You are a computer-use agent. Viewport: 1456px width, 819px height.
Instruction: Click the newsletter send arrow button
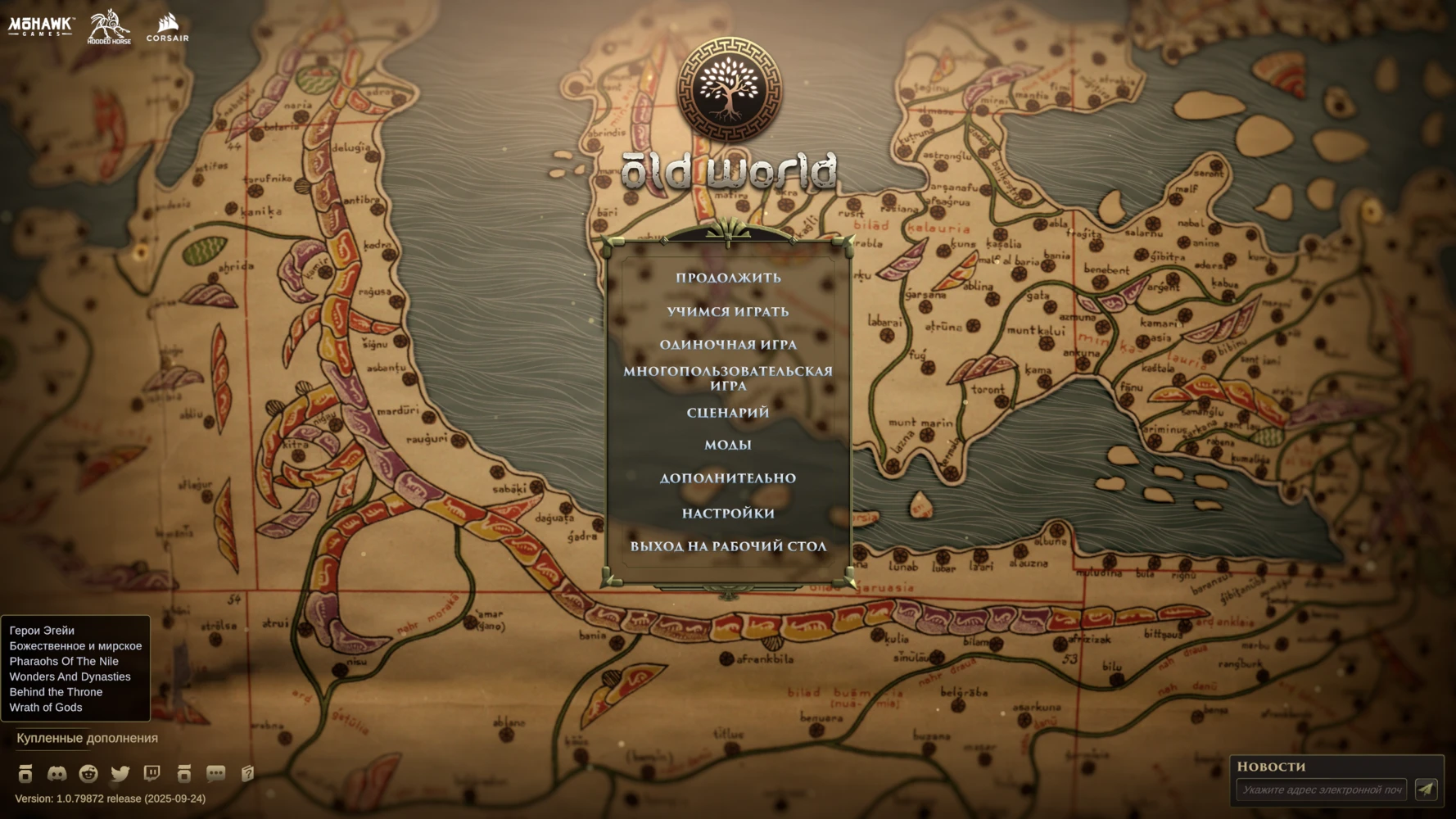(x=1428, y=789)
